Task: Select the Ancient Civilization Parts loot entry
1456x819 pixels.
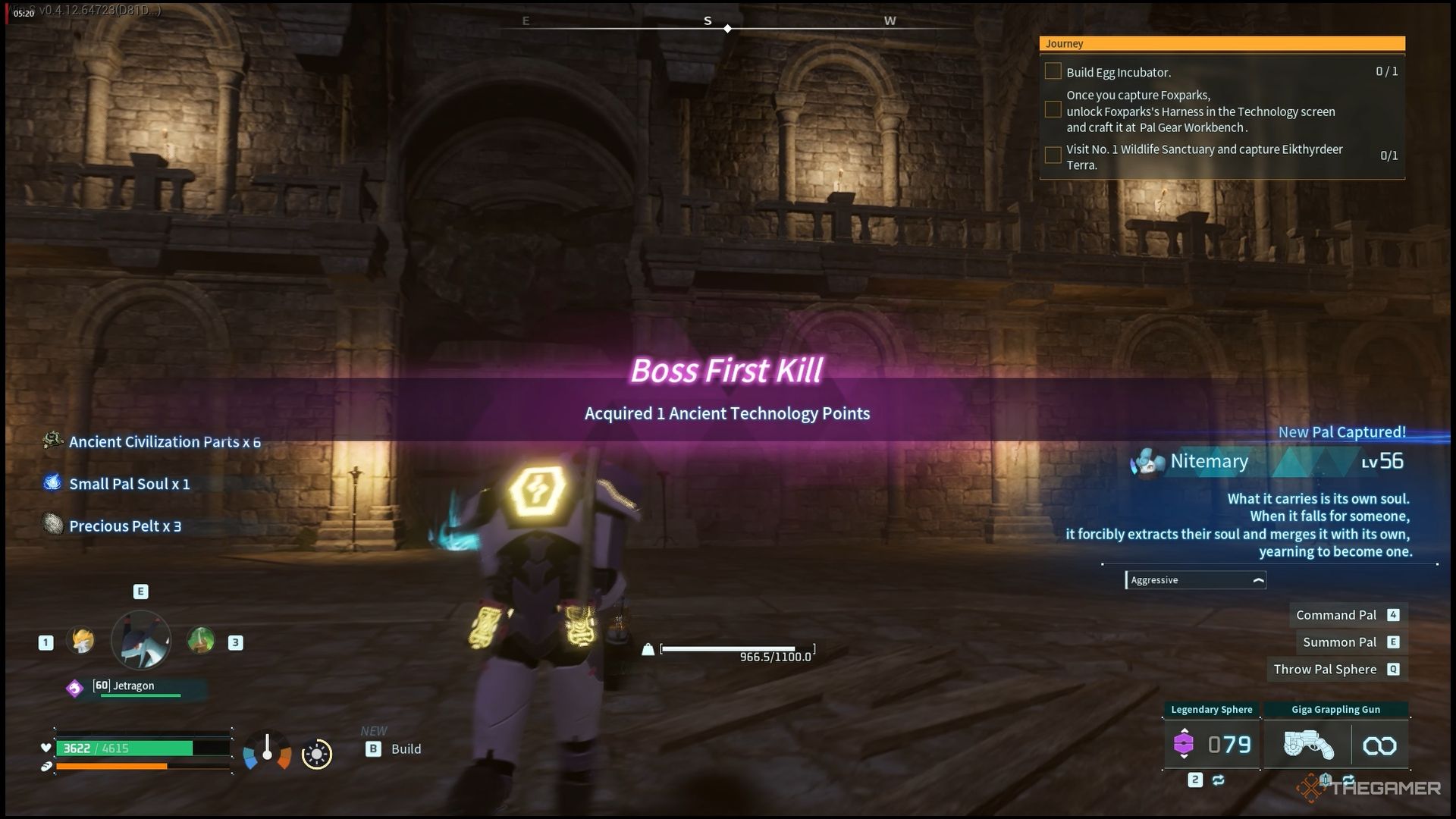Action: click(163, 442)
